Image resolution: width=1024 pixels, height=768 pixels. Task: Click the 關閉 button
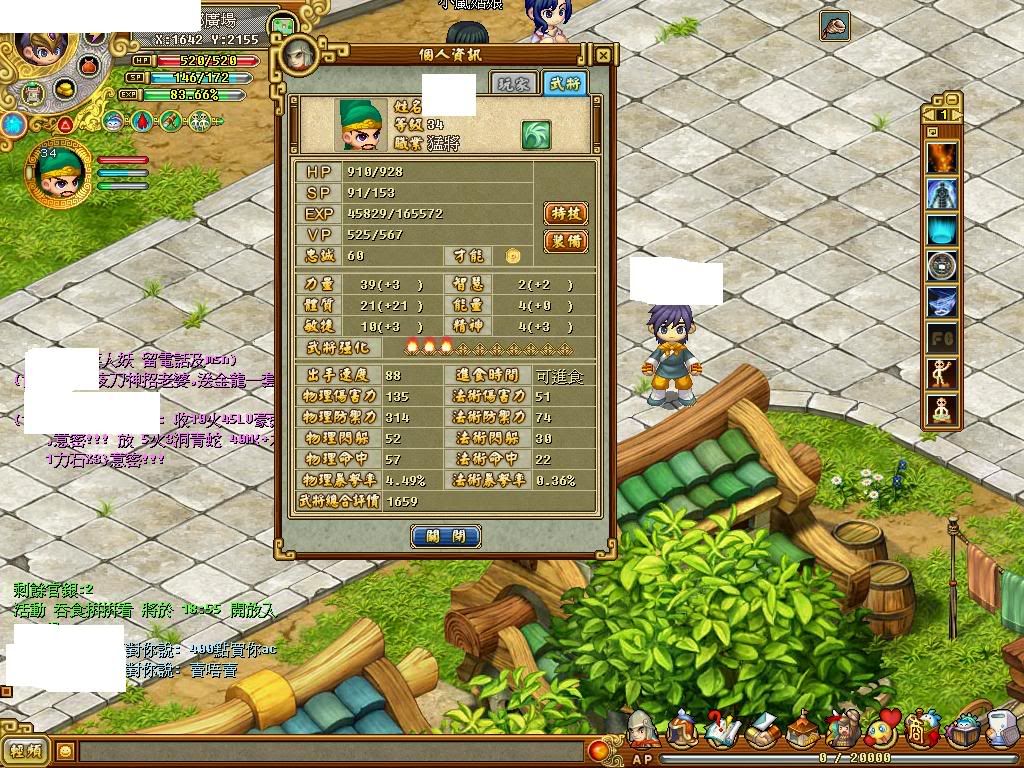click(446, 536)
